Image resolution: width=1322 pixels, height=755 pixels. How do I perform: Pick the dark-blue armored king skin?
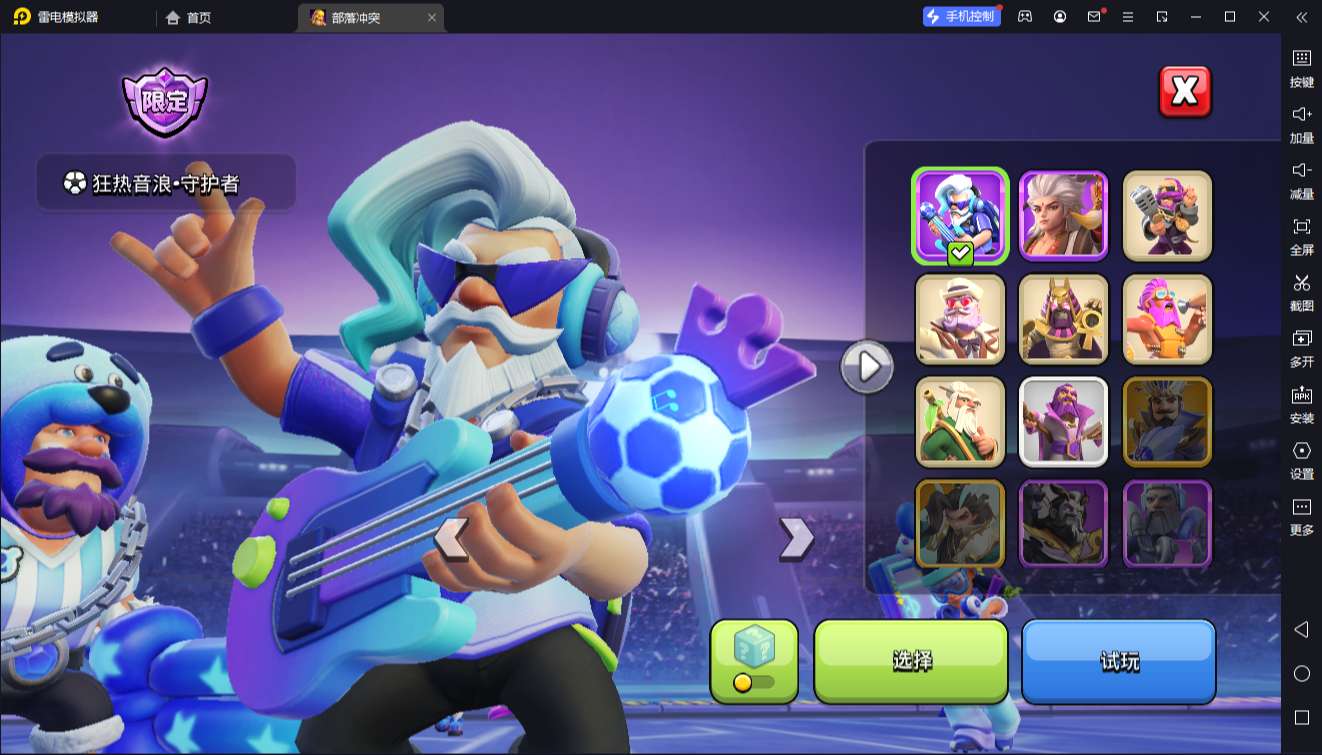(x=1167, y=422)
